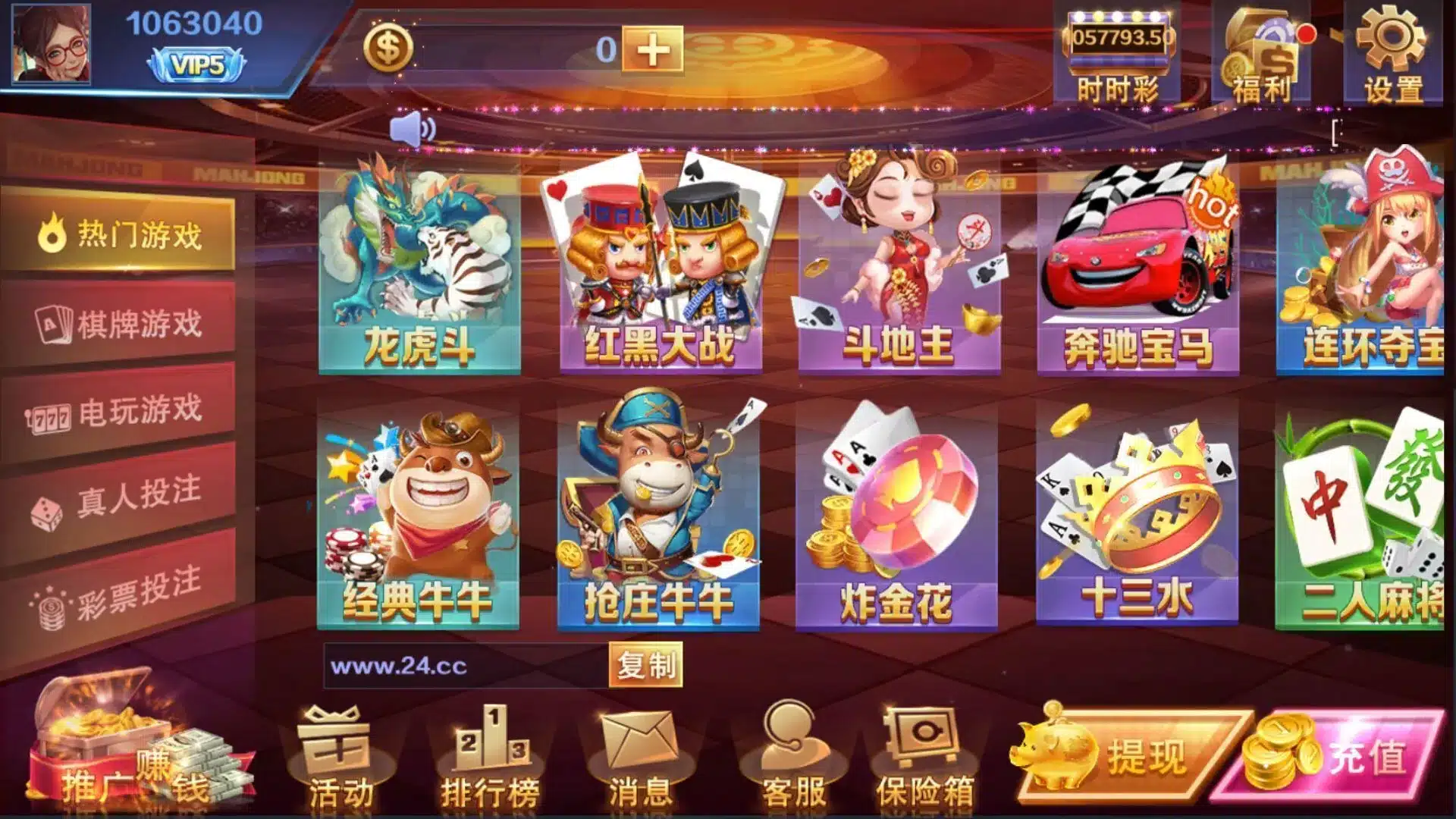Open the 排行榜 leaderboard
The image size is (1456, 819).
coord(491,758)
